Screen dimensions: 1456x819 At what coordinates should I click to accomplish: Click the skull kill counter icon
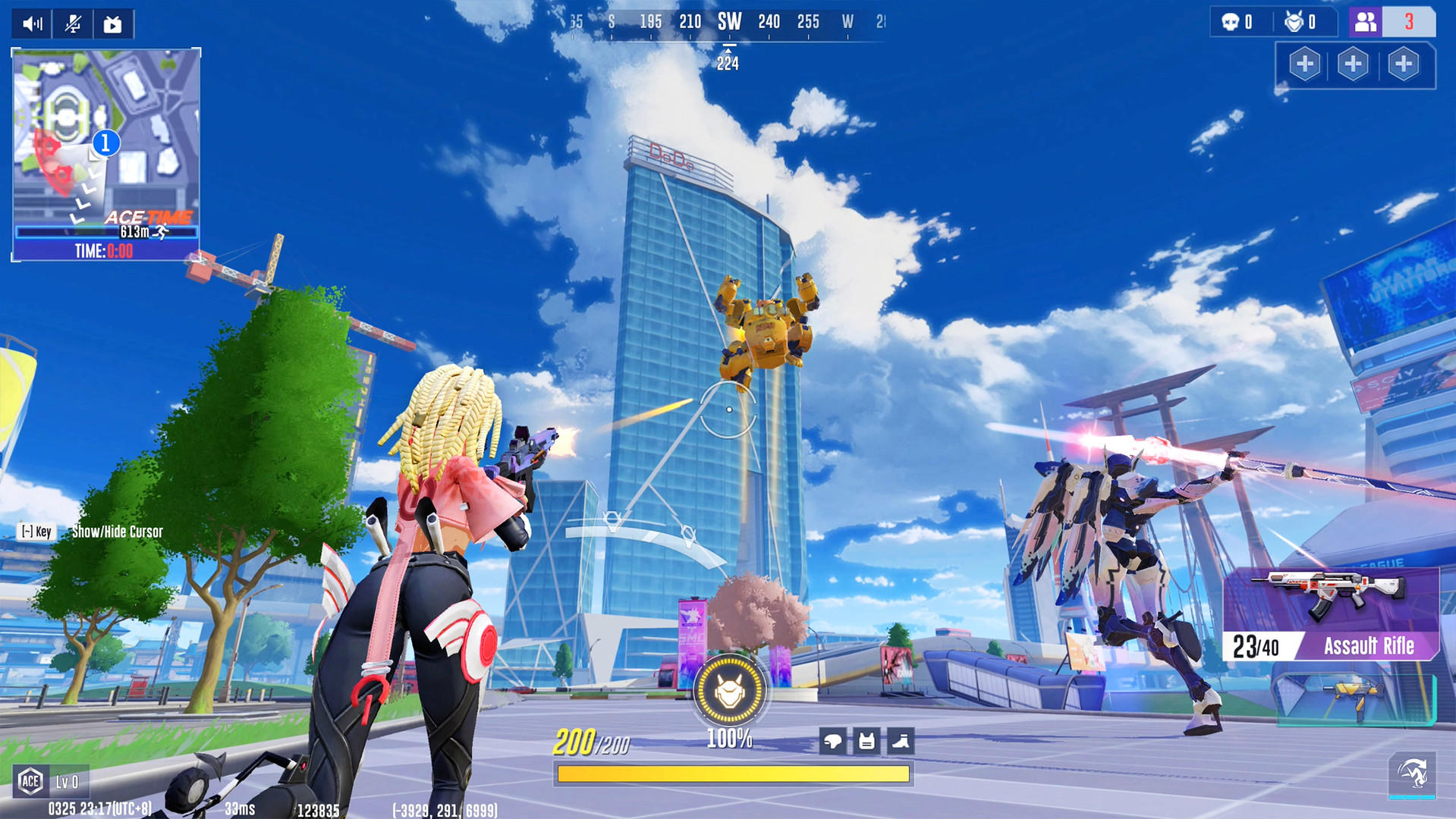[1229, 21]
